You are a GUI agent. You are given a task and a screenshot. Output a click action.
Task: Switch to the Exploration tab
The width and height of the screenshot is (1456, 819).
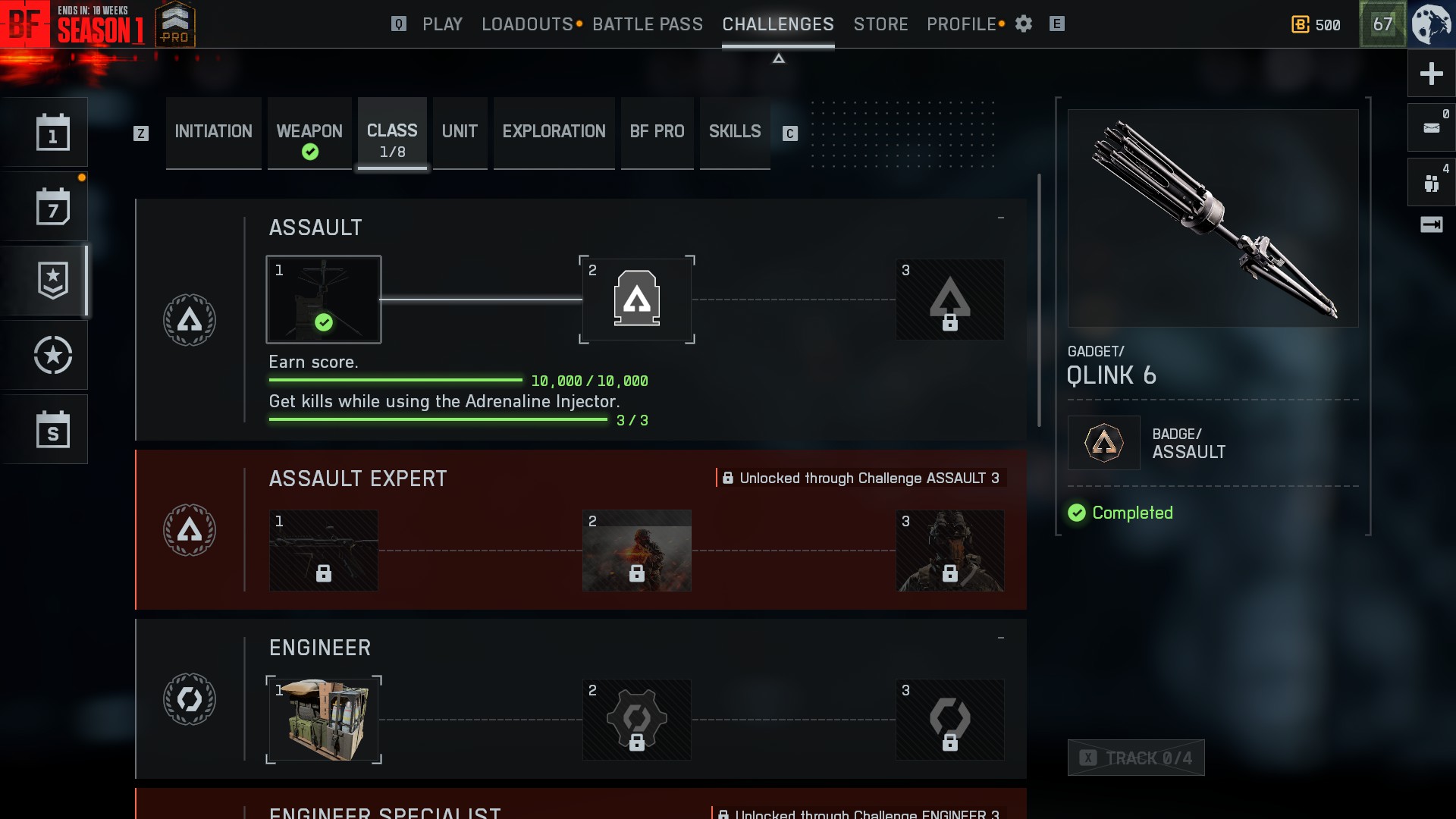[554, 132]
